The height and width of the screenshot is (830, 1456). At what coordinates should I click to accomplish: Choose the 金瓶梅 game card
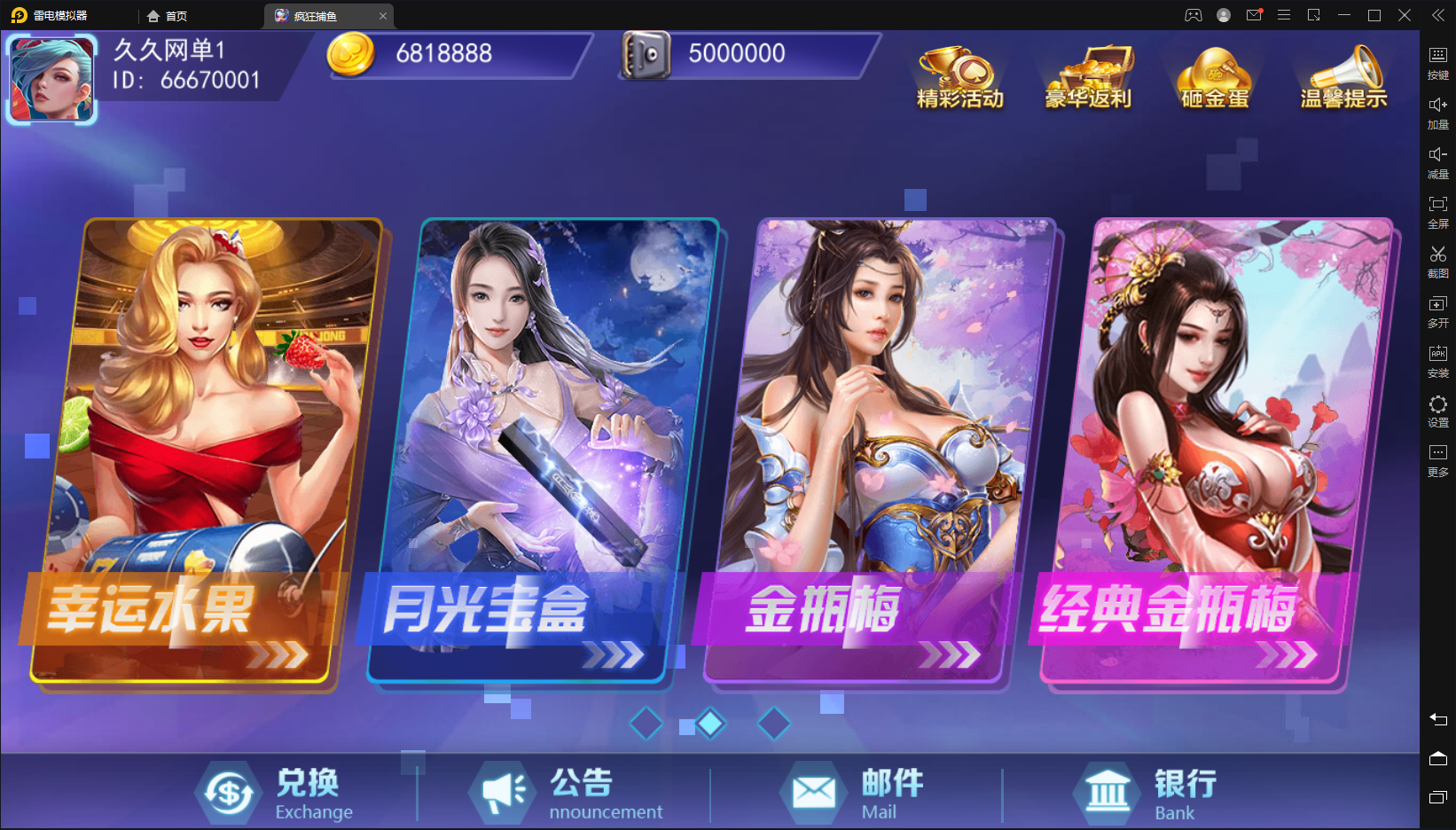[878, 452]
